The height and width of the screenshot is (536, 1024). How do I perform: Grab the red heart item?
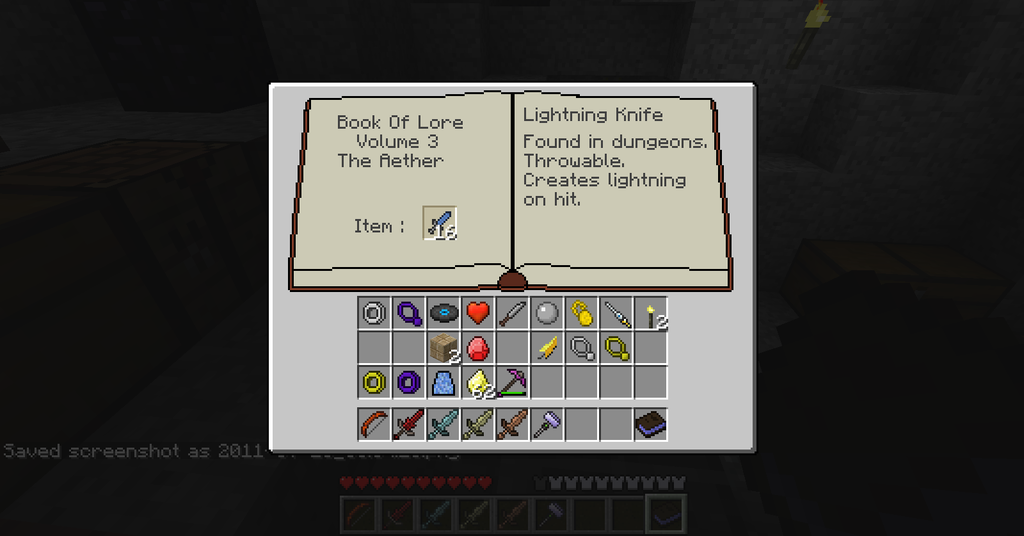[x=478, y=313]
